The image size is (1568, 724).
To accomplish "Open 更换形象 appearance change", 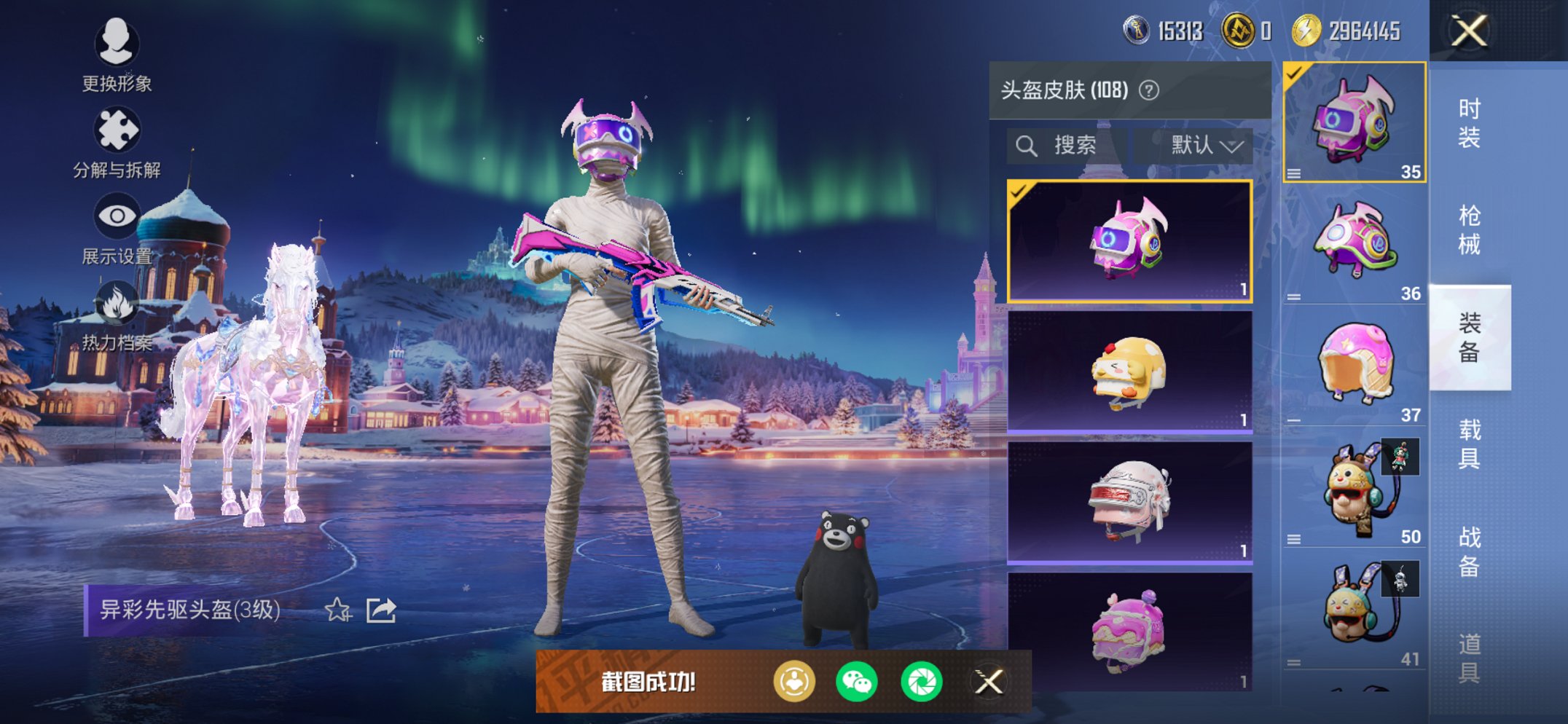I will coord(117,55).
